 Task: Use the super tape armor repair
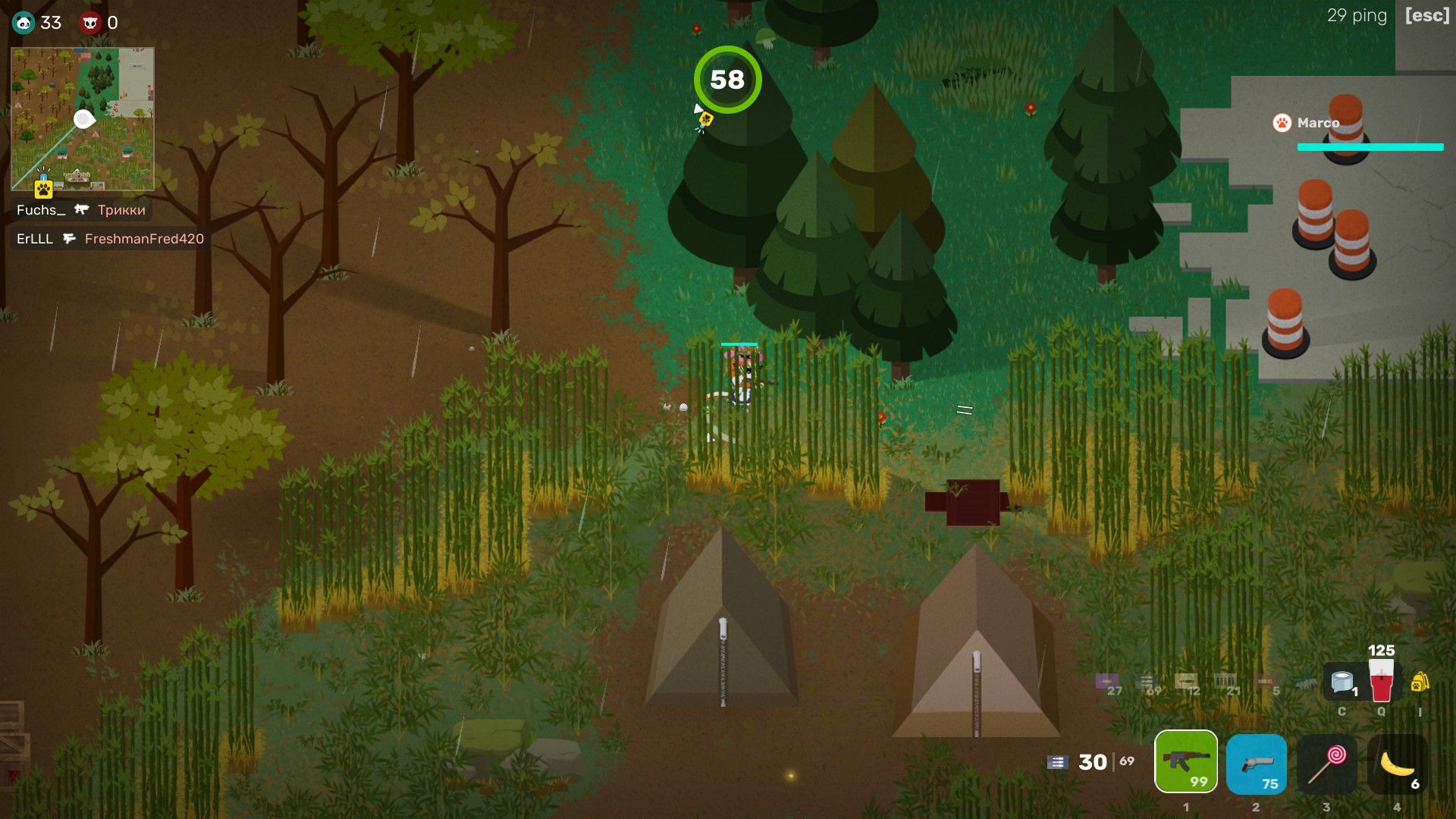tap(1342, 681)
